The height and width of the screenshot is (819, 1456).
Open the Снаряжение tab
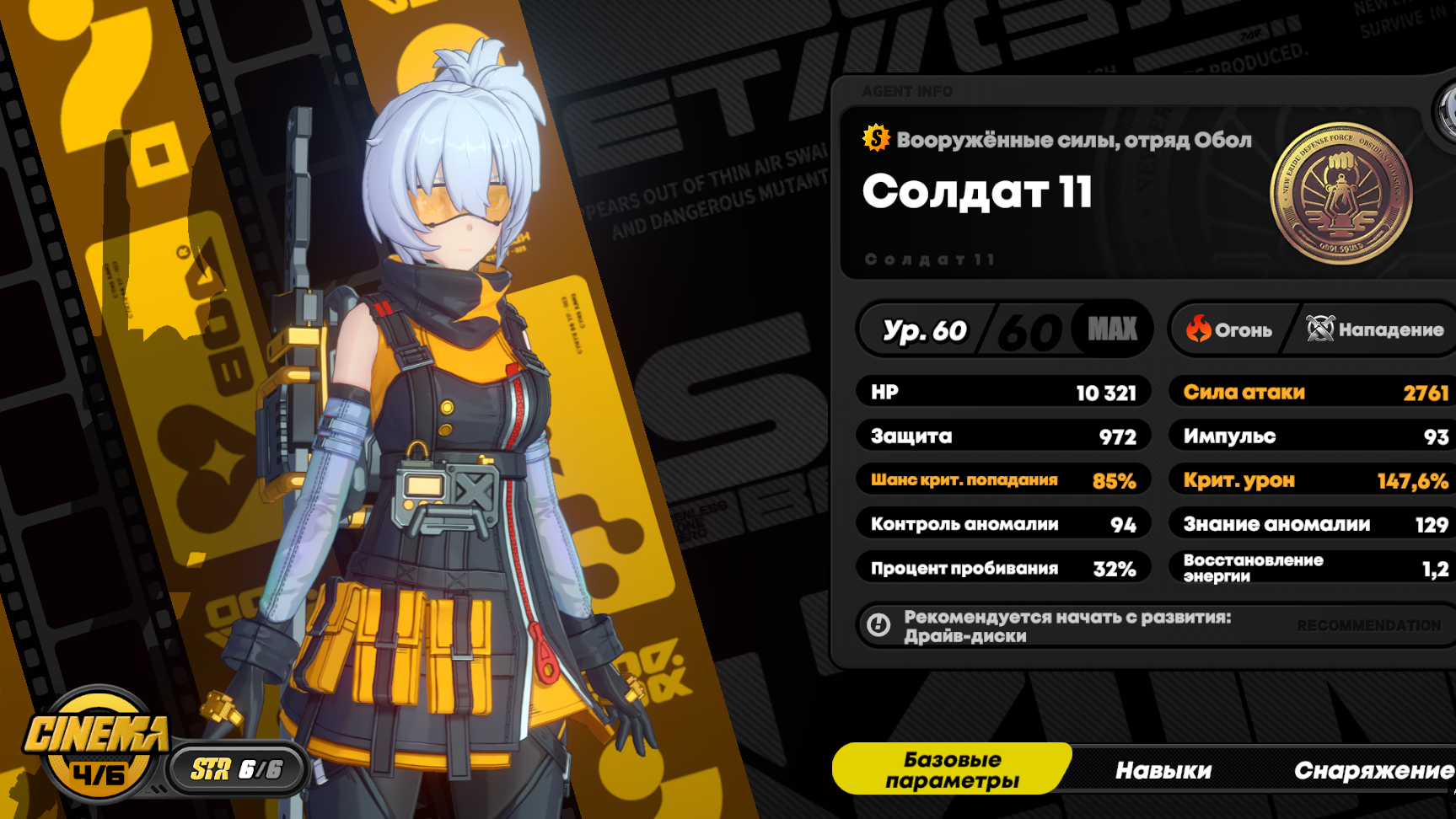click(1373, 770)
